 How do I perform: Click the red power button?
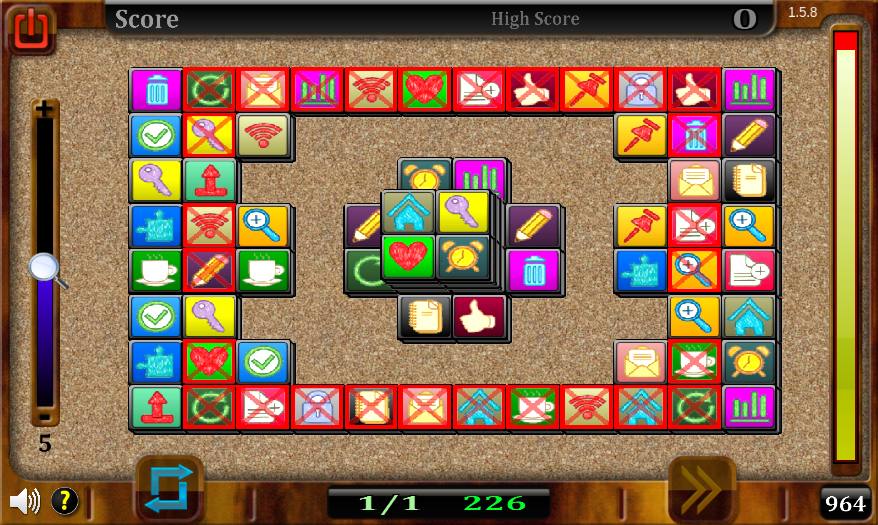[x=31, y=28]
